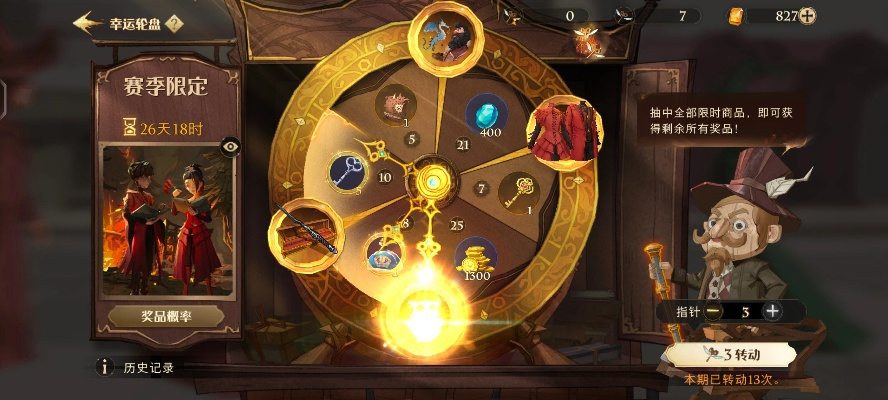The height and width of the screenshot is (400, 888).
Task: Inspect the silver key prize
Action: [350, 172]
